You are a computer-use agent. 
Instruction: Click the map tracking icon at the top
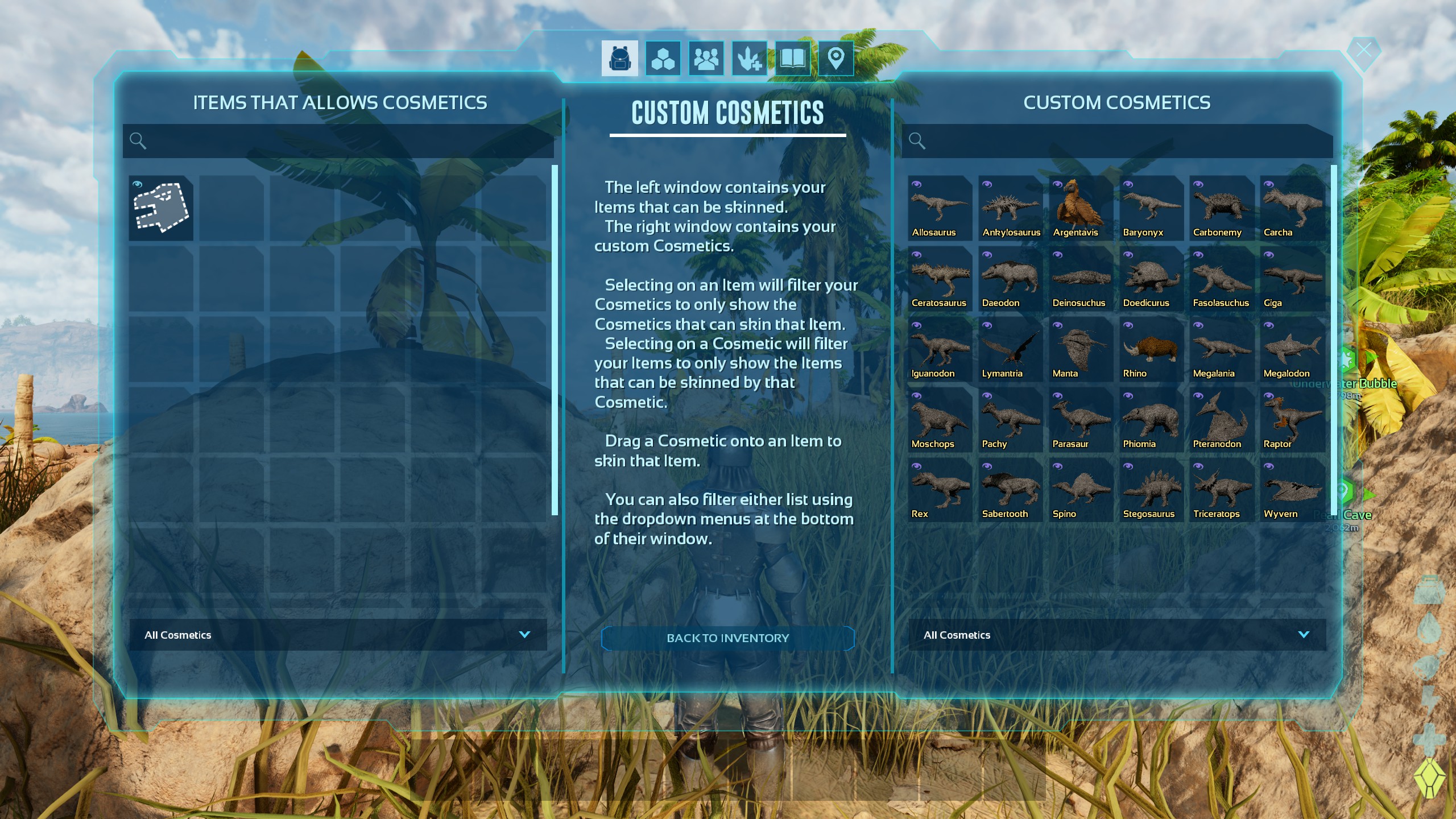coord(835,57)
